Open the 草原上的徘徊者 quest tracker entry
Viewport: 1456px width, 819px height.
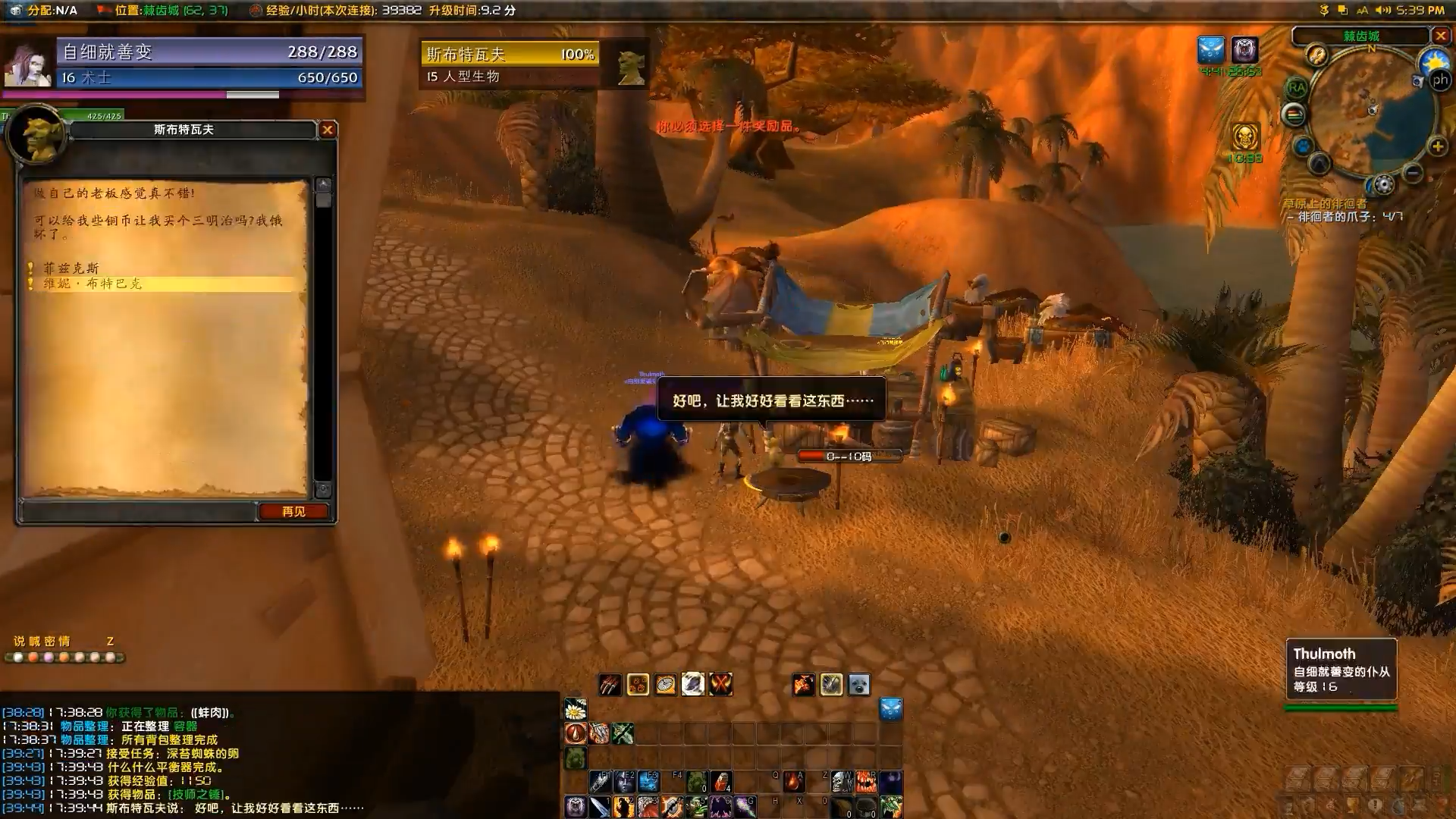coord(1324,204)
